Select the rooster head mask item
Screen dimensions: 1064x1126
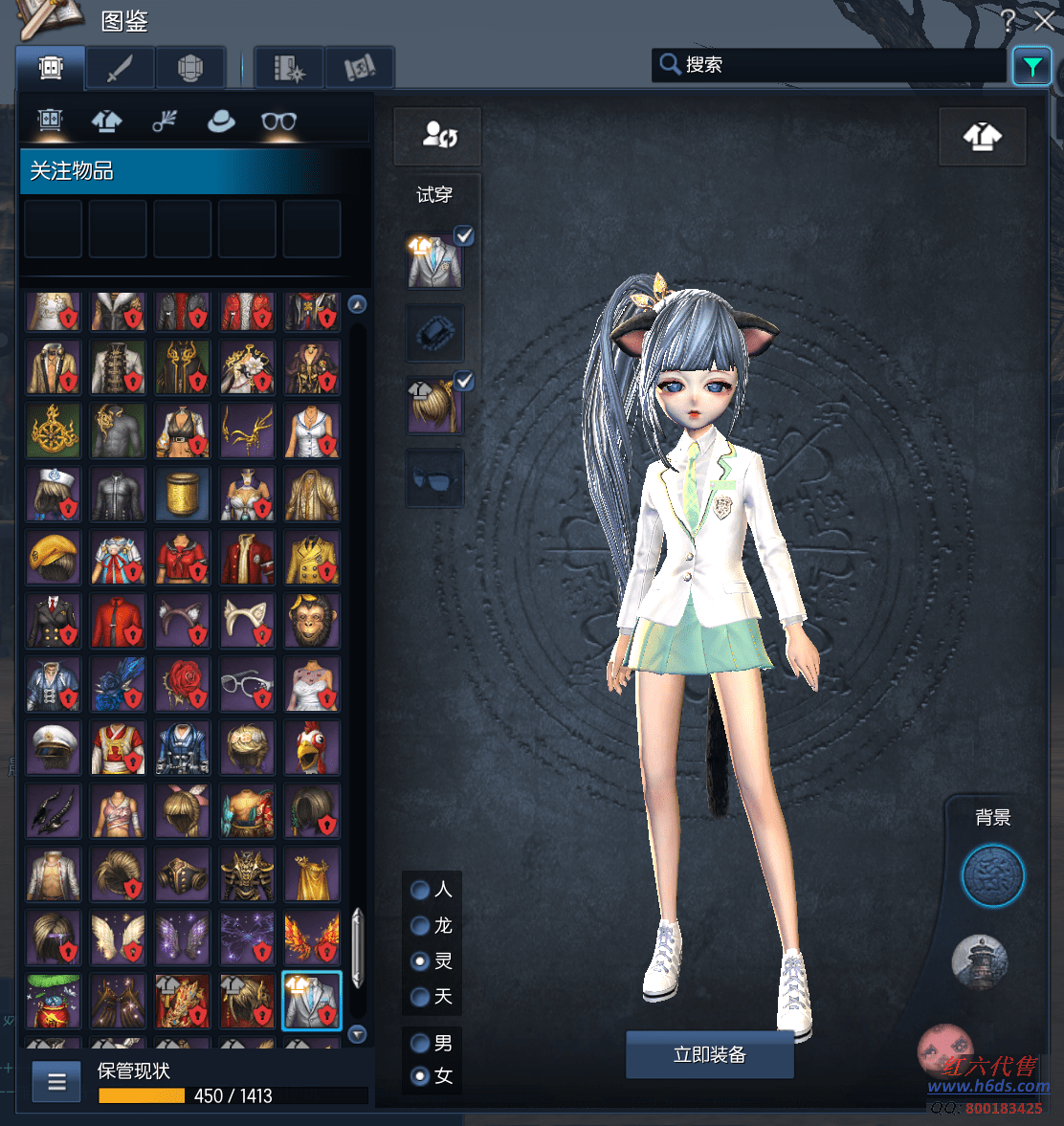[312, 747]
